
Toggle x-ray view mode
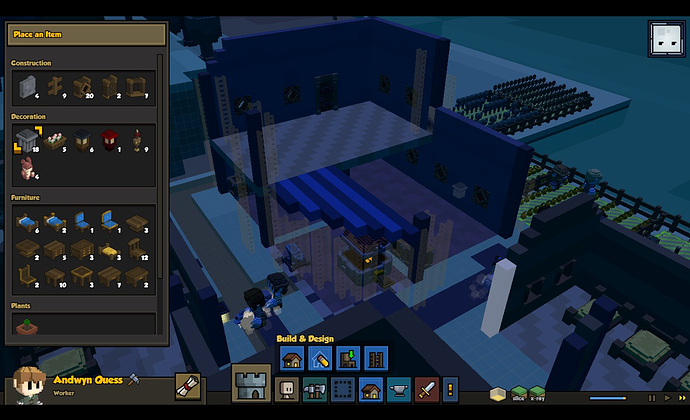click(x=537, y=391)
